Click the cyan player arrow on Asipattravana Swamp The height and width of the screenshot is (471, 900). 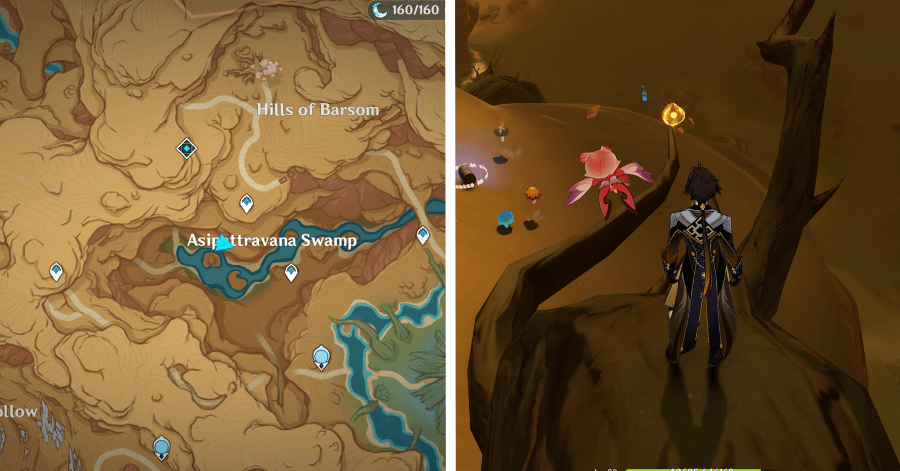224,242
